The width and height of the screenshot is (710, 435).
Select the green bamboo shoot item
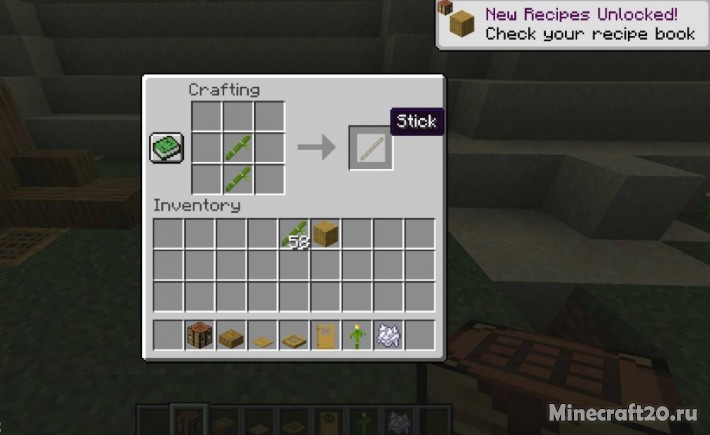pyautogui.click(x=356, y=335)
